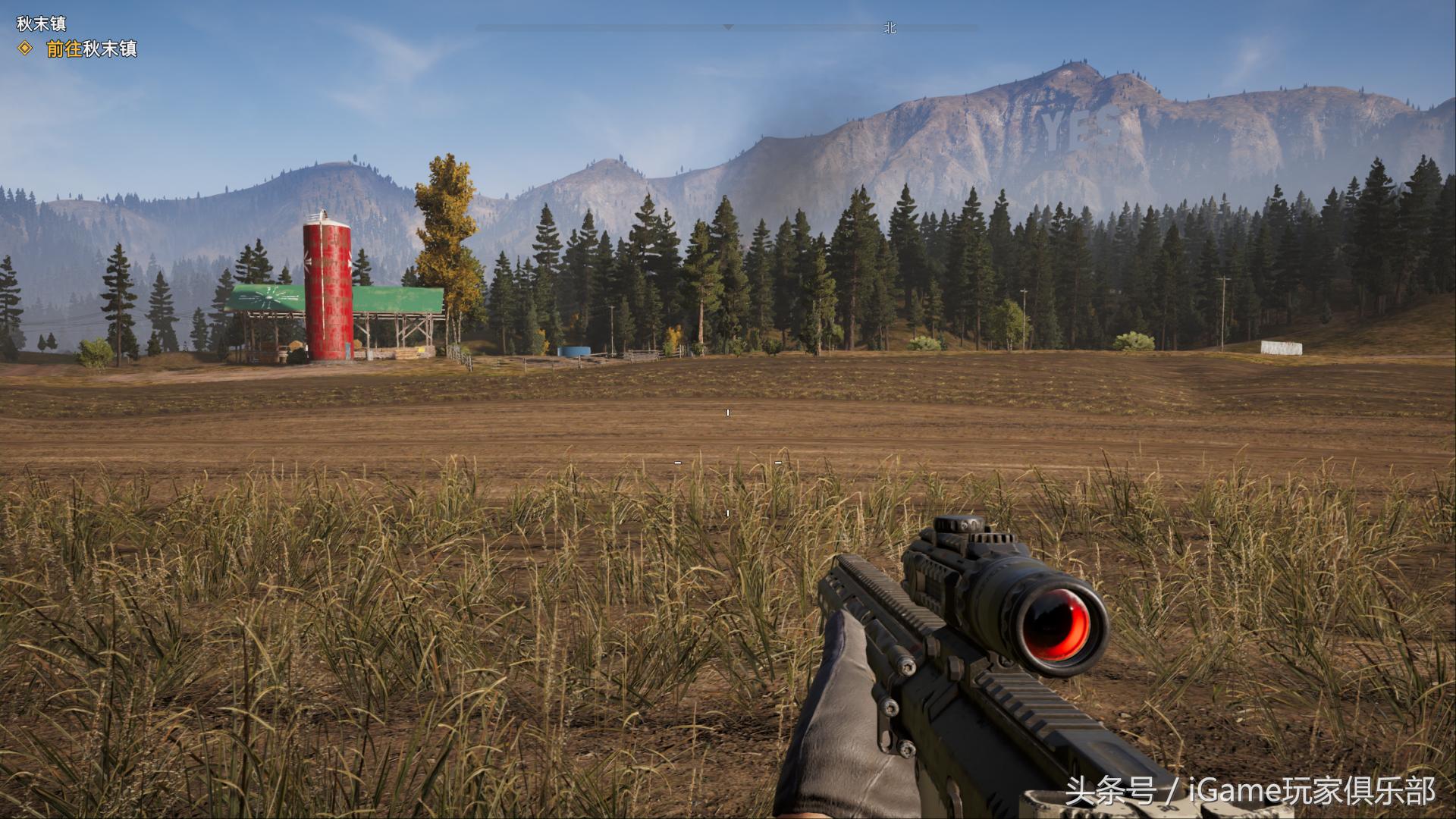The height and width of the screenshot is (819, 1456).
Task: Select the 前往秋末镇 objective tracker
Action: pyautogui.click(x=91, y=49)
